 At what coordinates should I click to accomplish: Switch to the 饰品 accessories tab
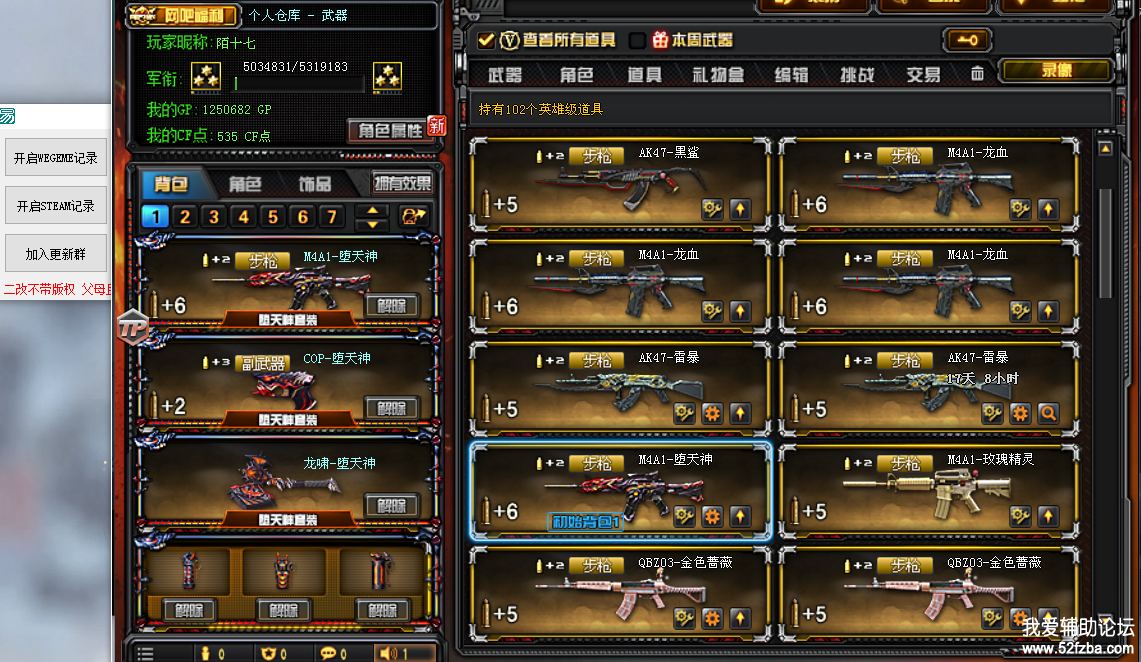click(x=315, y=184)
